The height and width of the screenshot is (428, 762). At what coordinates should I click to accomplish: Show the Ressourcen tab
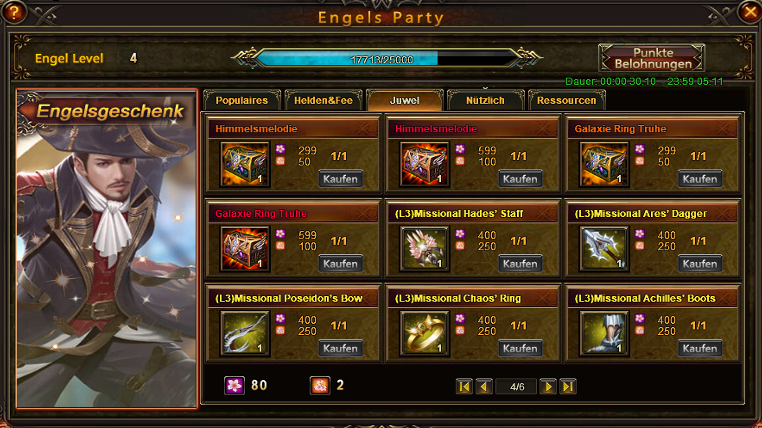pyautogui.click(x=566, y=101)
